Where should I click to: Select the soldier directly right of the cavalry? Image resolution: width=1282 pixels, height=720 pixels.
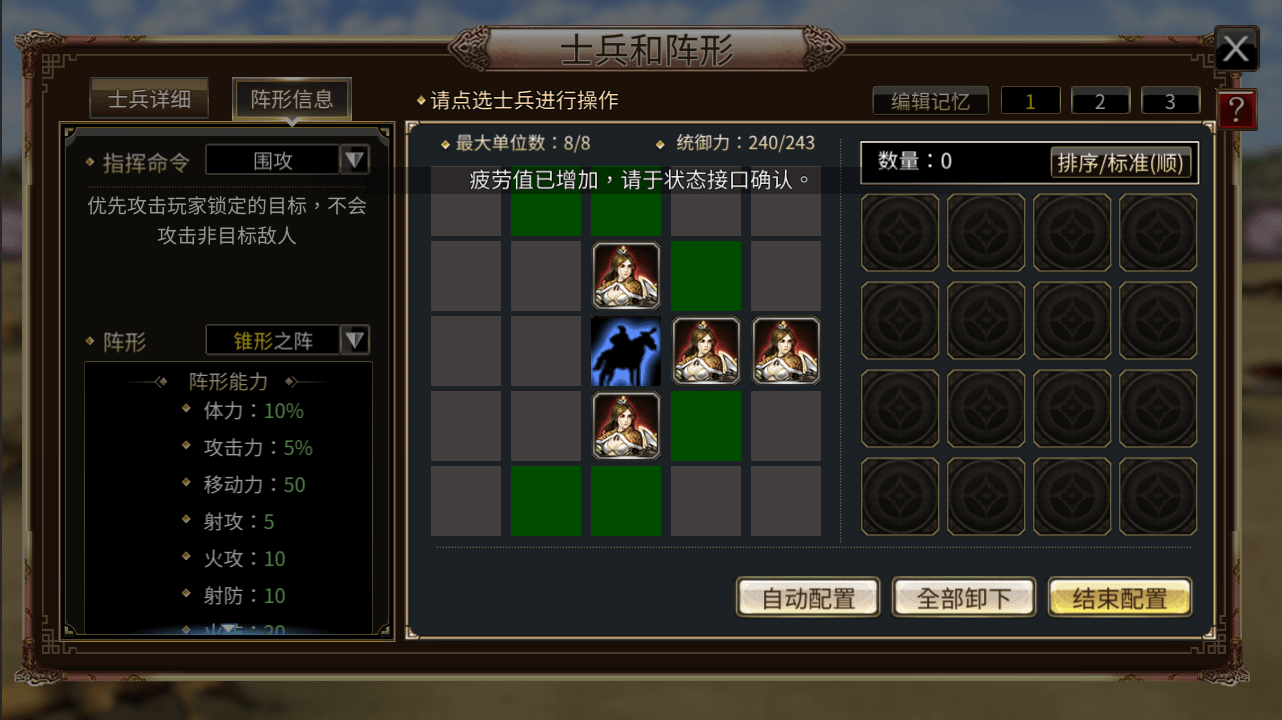click(705, 351)
